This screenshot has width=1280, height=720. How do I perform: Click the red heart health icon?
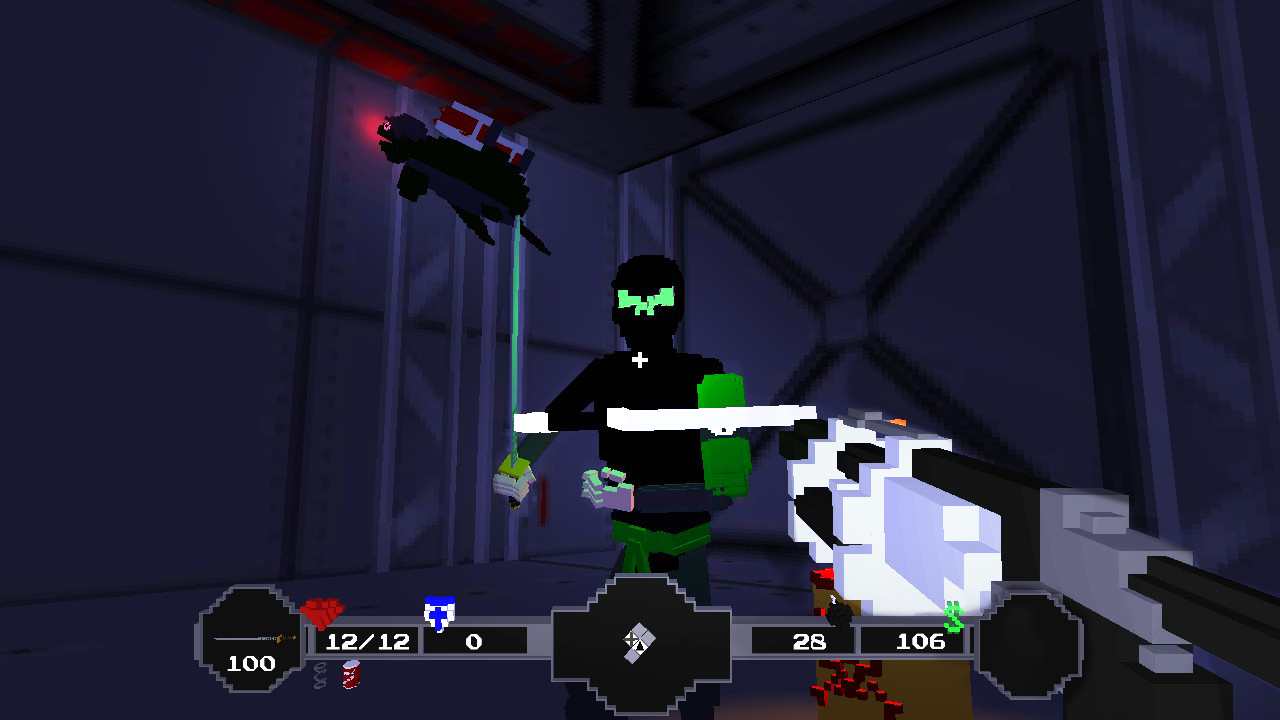click(325, 612)
